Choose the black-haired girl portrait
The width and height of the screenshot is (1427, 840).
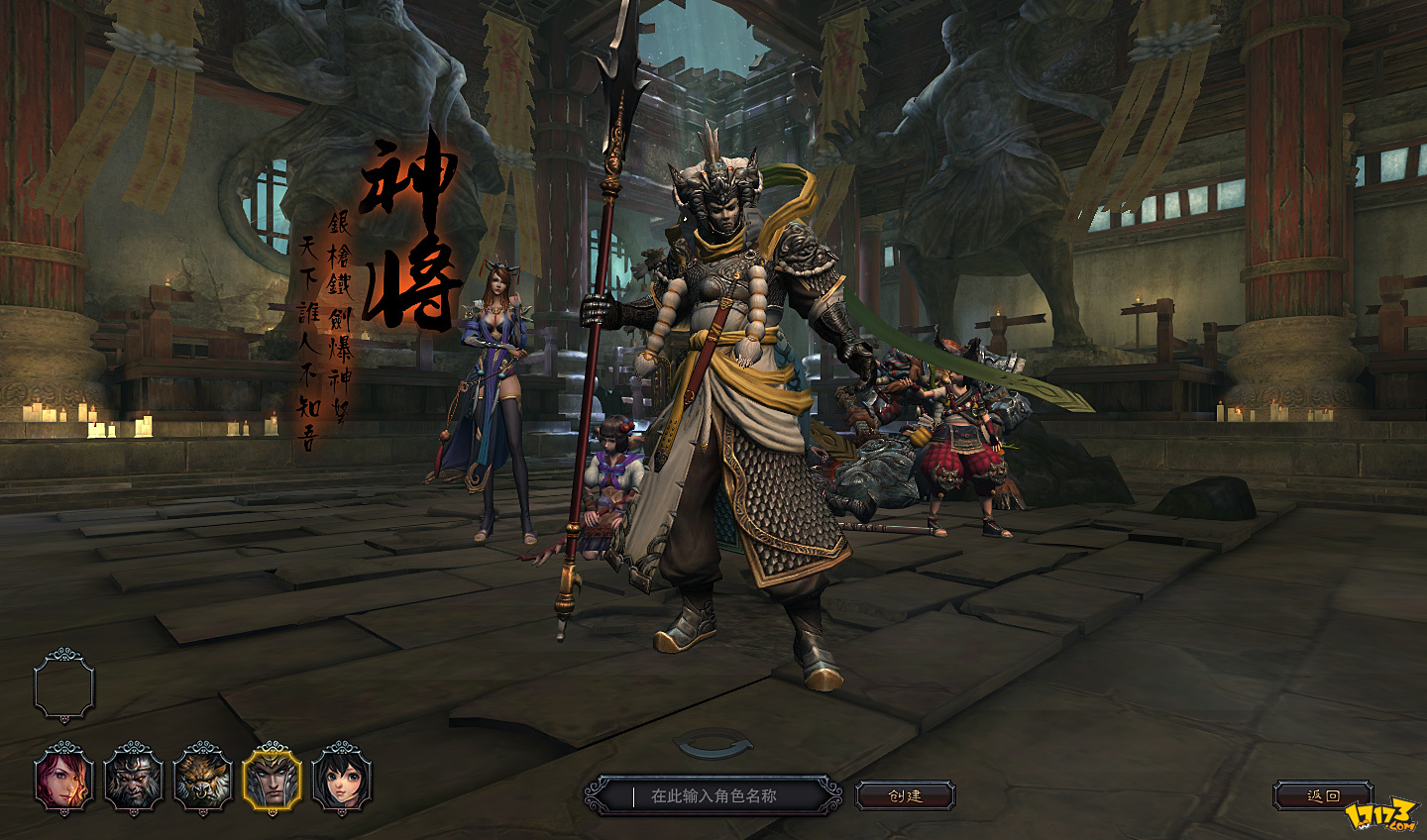tap(342, 780)
